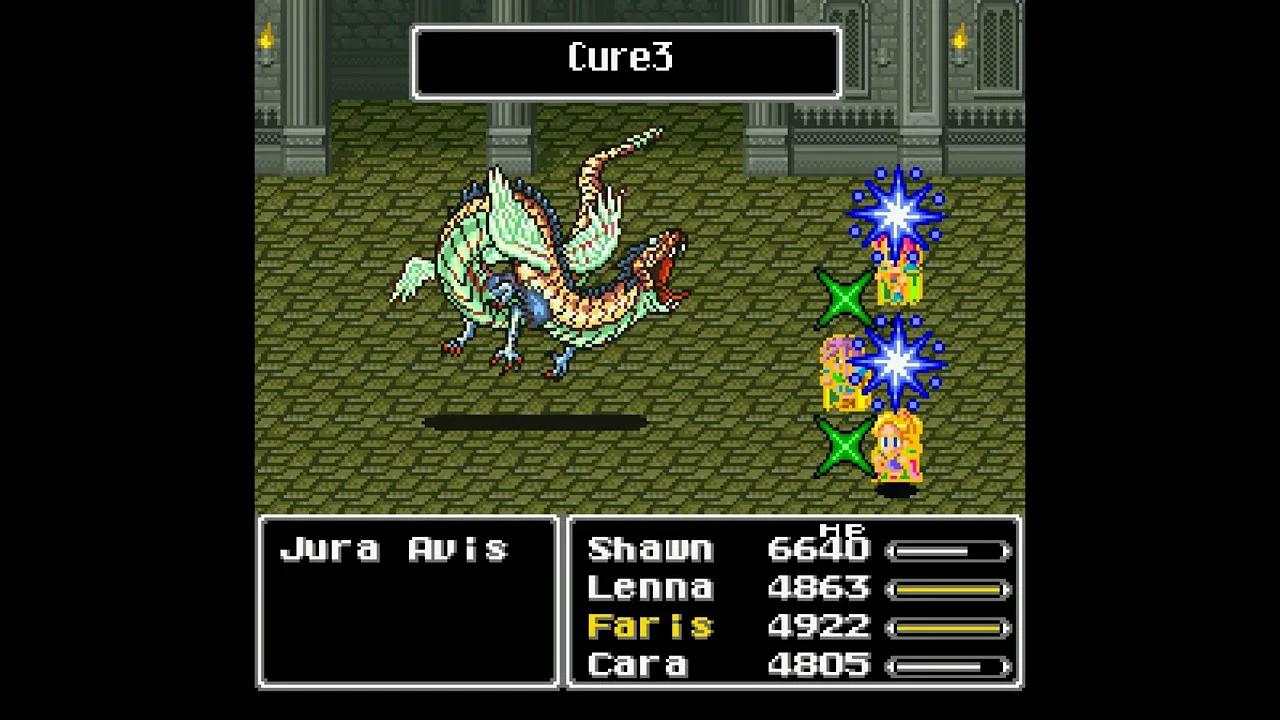1280x720 pixels.
Task: Click the right wall torch flame
Action: 957,40
